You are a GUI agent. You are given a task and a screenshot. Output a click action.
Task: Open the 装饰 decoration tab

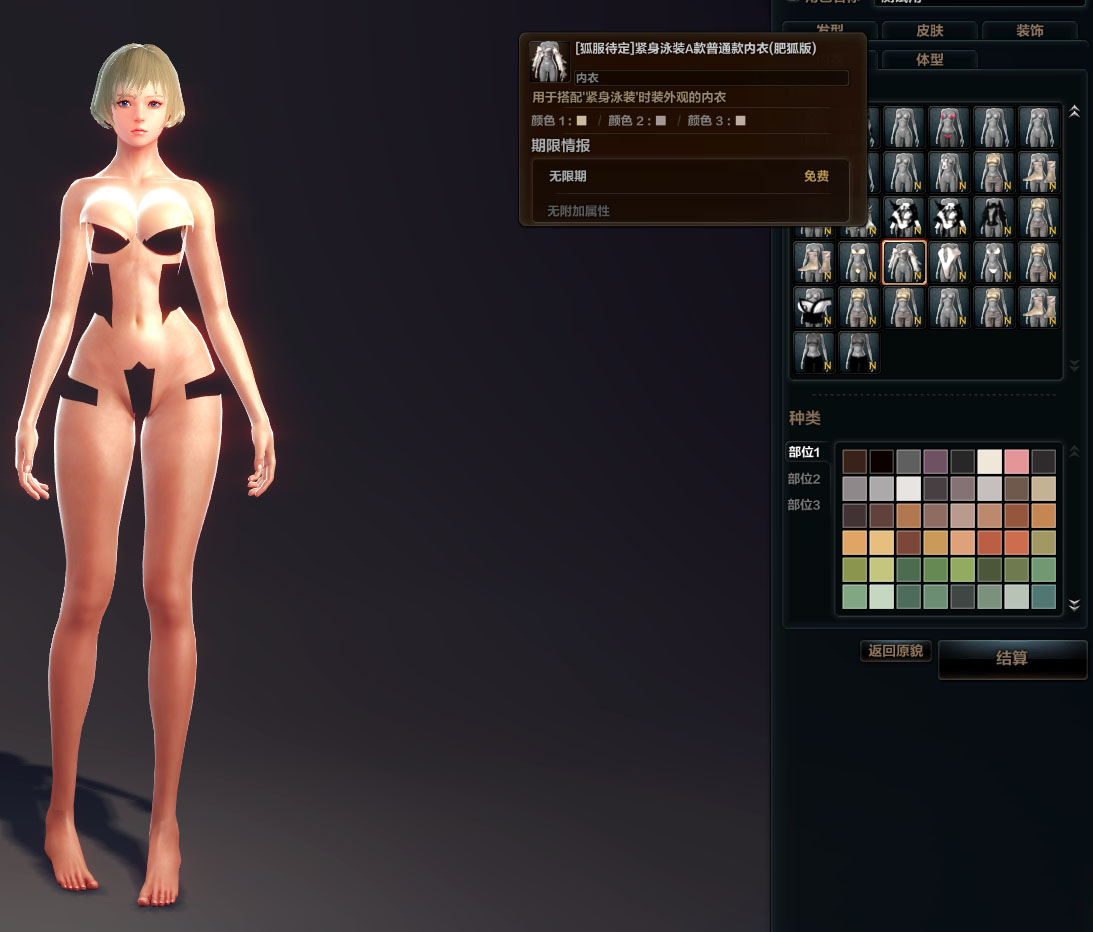coord(1029,31)
